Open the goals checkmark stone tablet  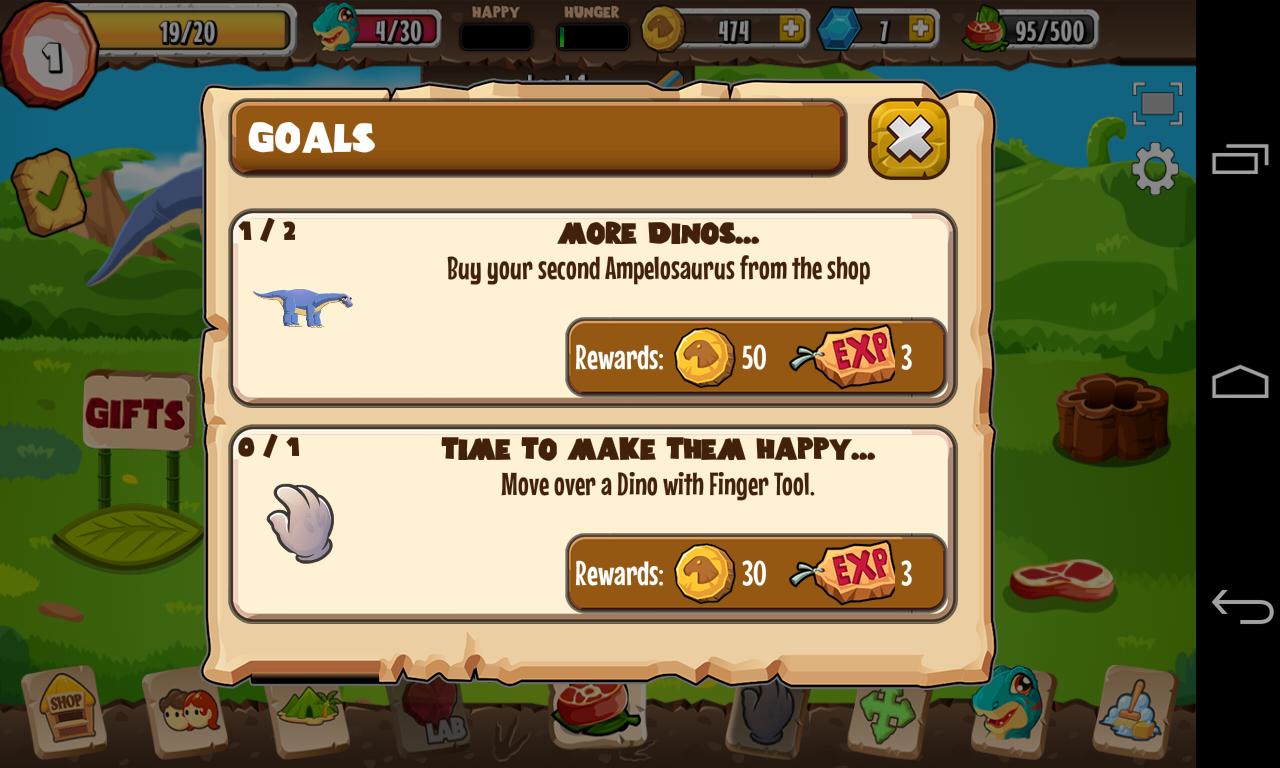50,192
